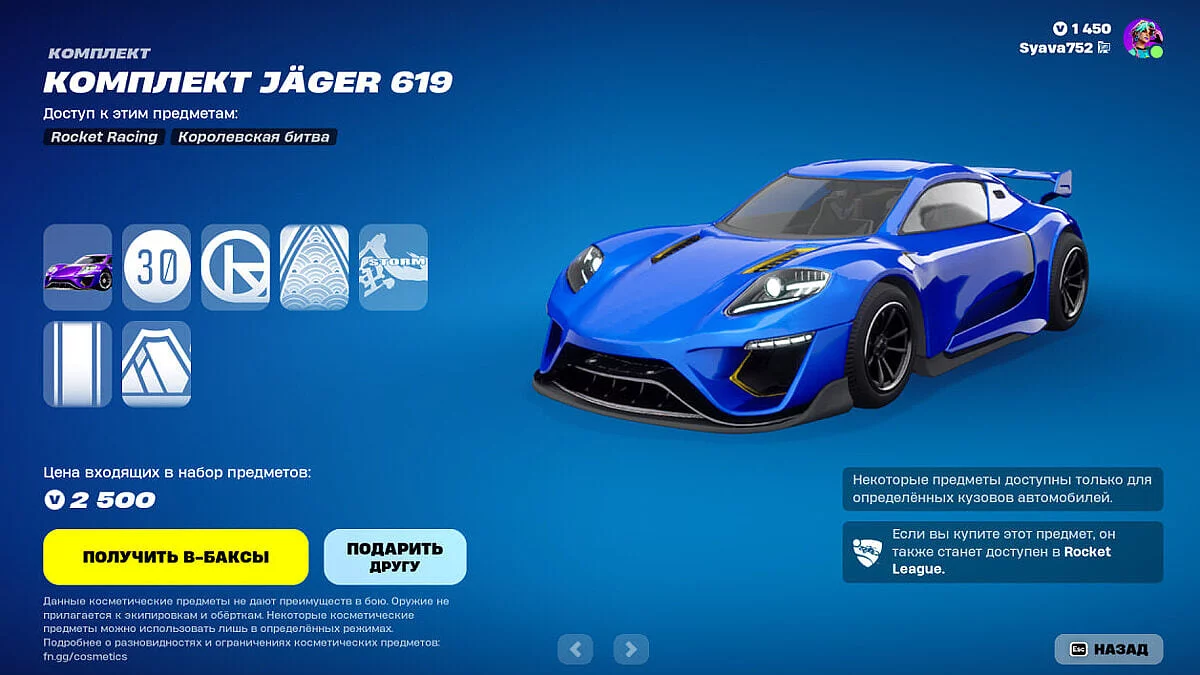Pick the circular K-logo decal tile

tap(235, 265)
